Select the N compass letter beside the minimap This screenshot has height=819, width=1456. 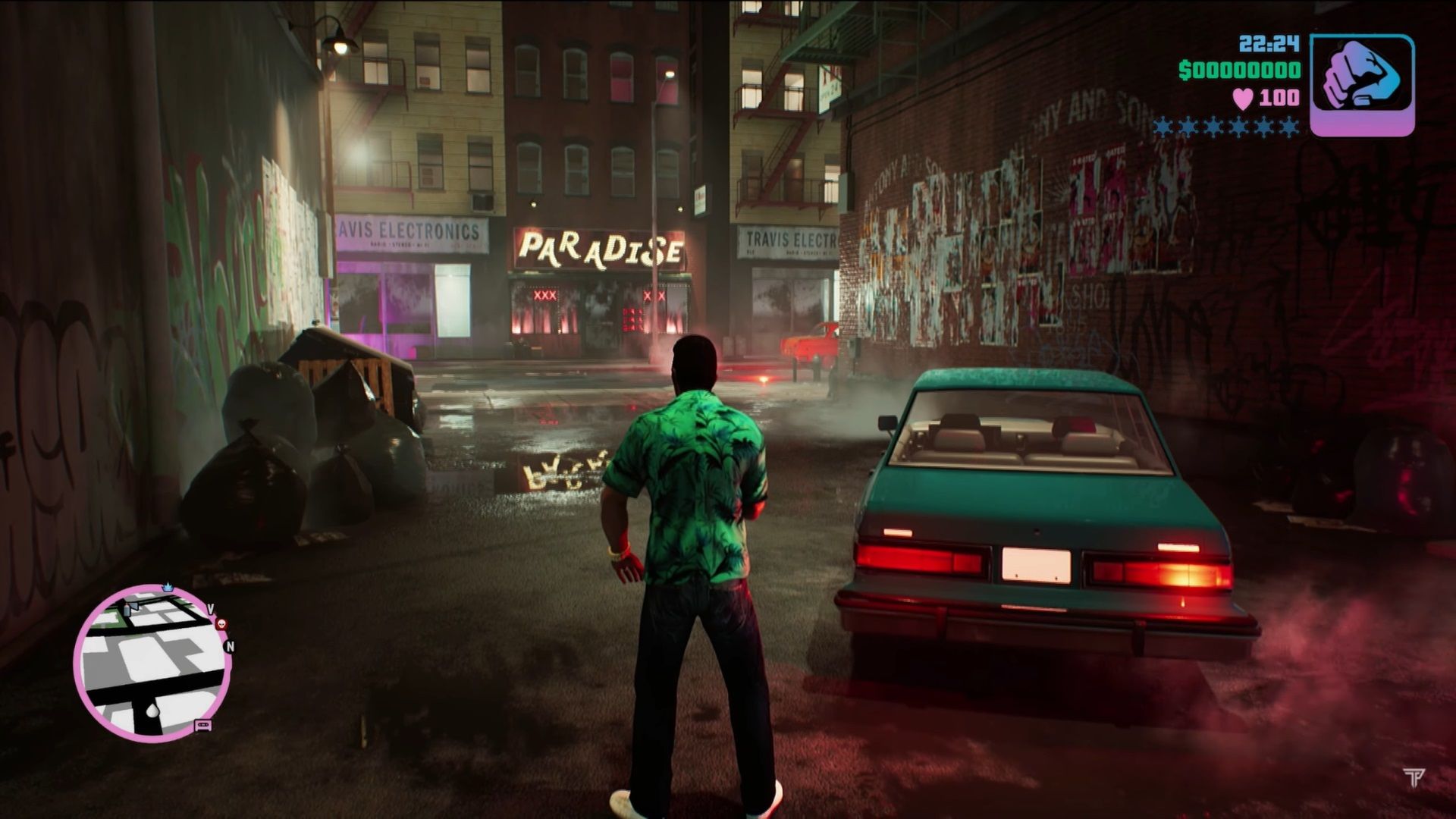tap(231, 646)
